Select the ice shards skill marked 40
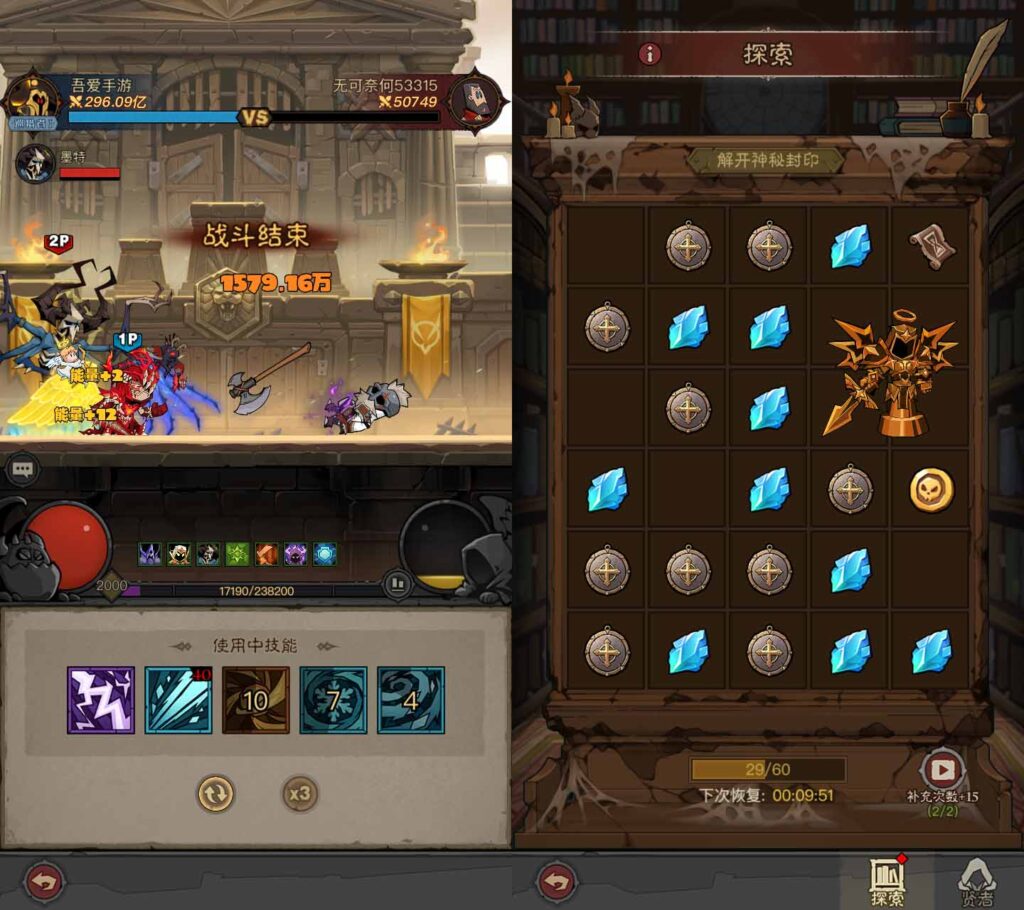This screenshot has height=910, width=1024. pos(178,700)
